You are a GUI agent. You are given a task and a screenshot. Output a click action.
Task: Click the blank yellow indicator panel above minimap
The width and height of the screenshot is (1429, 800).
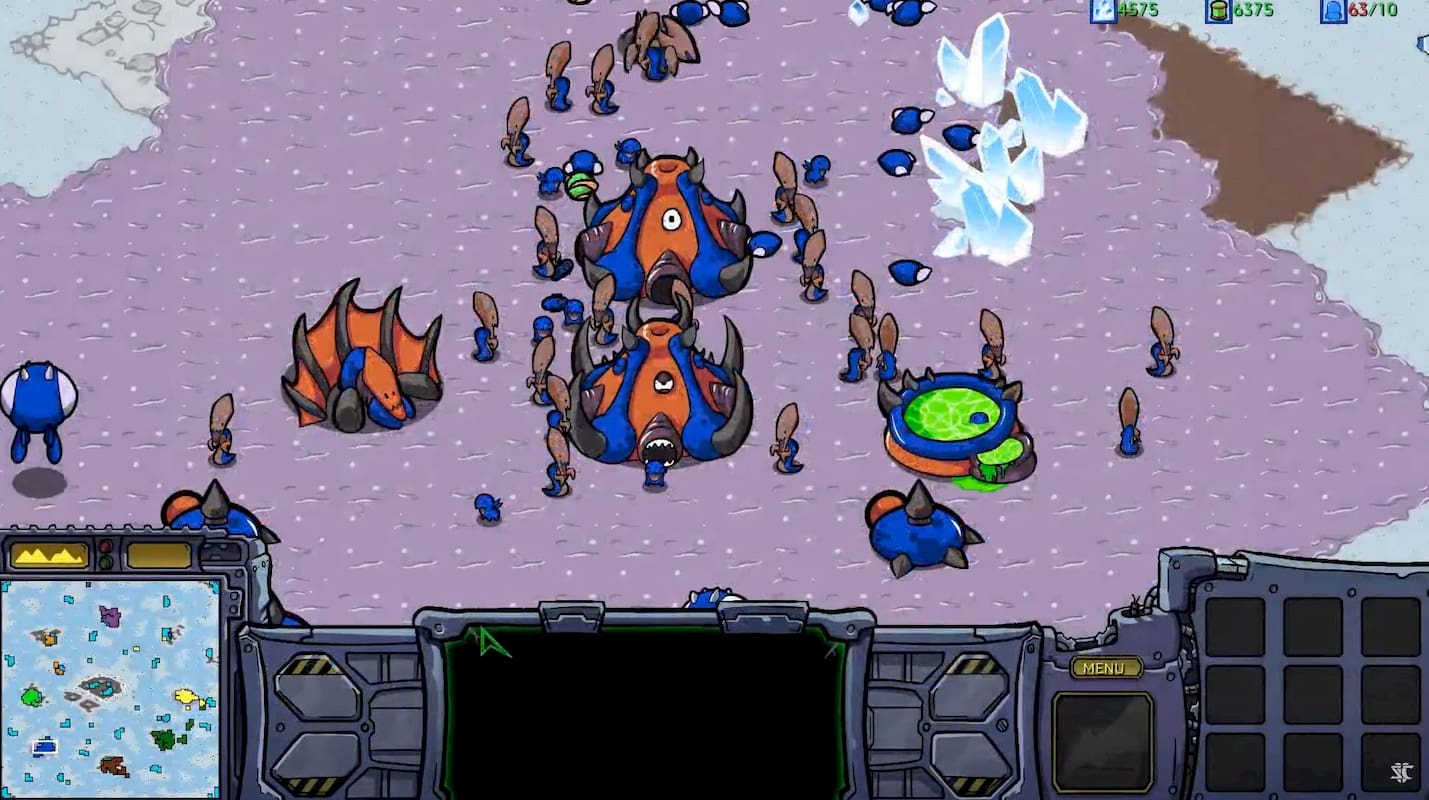pyautogui.click(x=157, y=553)
